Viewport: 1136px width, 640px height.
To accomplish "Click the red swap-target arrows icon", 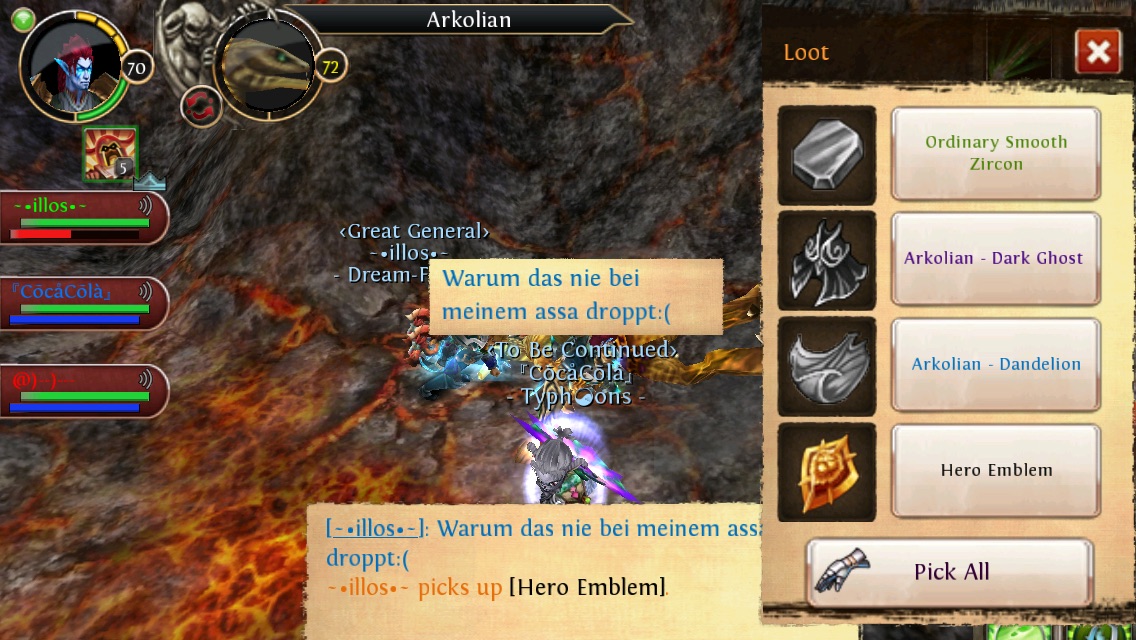I will click(201, 106).
